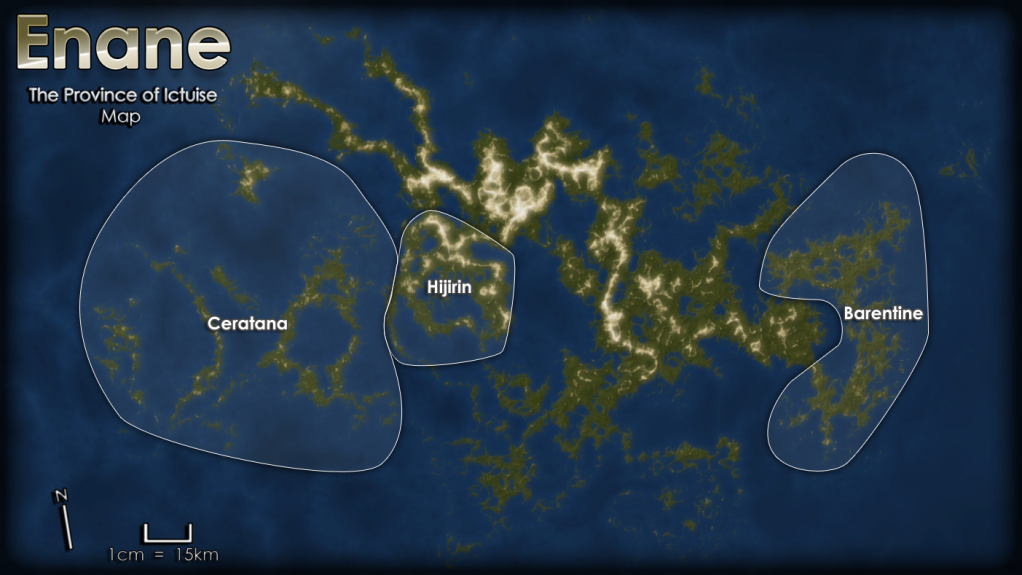Choose the Hijirin region label
This screenshot has height=575, width=1022.
point(448,287)
